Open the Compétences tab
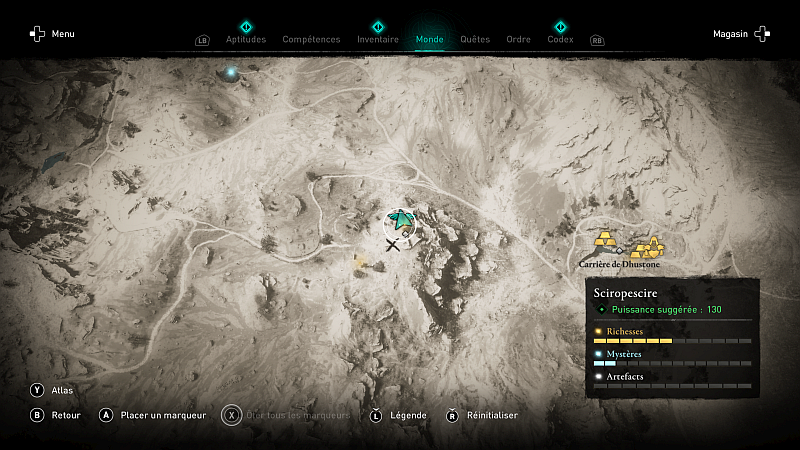 tap(312, 40)
